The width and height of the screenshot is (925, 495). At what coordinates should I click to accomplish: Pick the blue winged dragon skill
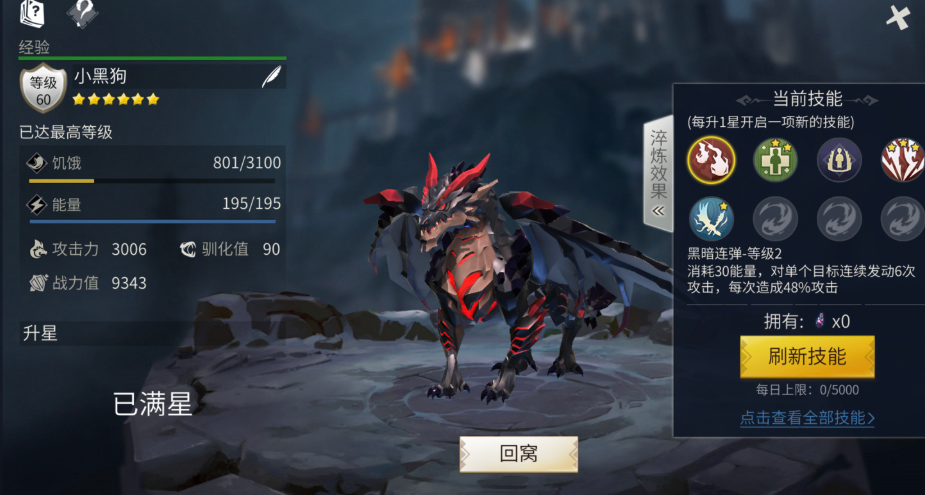click(711, 219)
